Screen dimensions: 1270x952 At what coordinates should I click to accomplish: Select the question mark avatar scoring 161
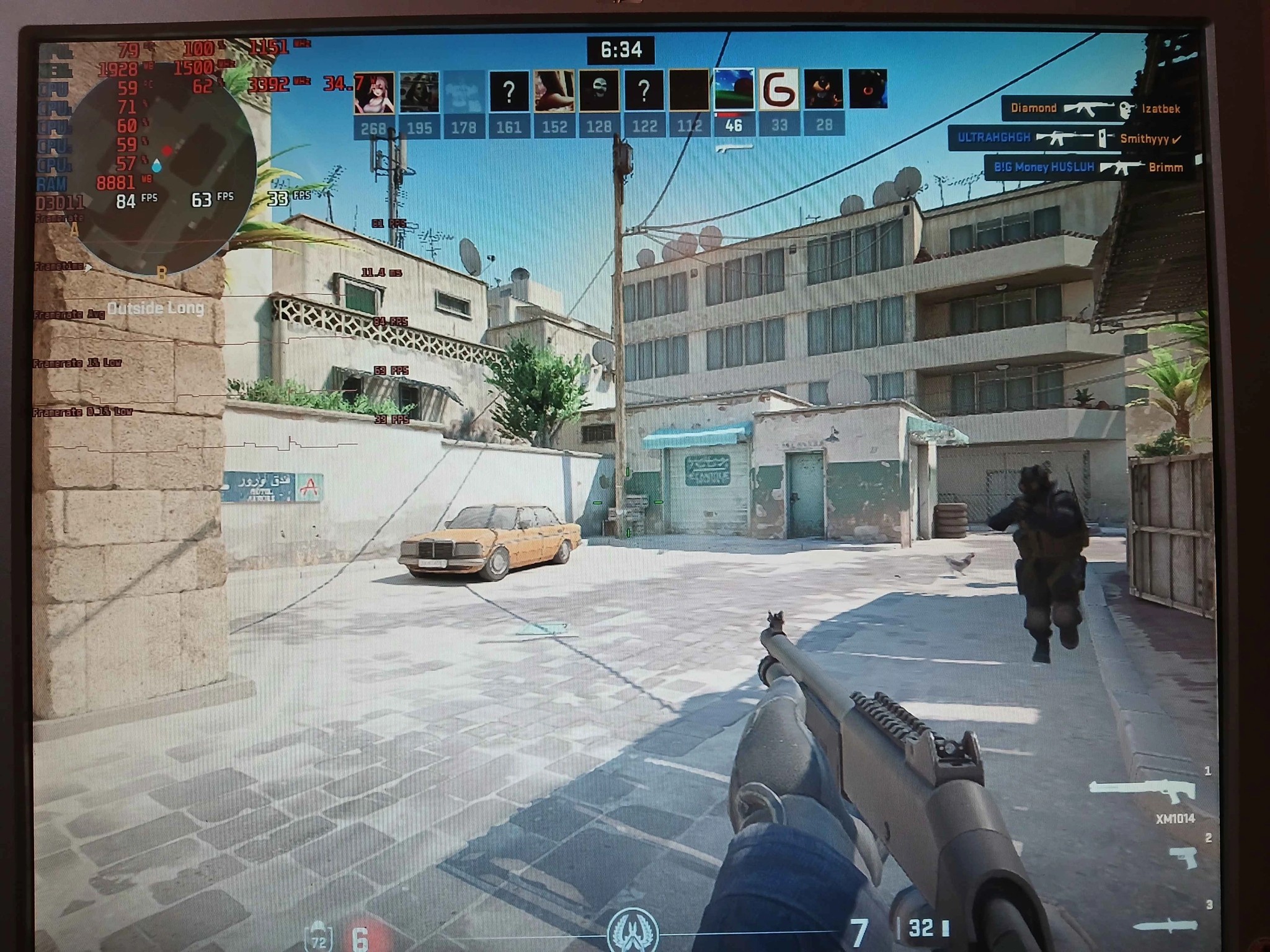pyautogui.click(x=508, y=92)
